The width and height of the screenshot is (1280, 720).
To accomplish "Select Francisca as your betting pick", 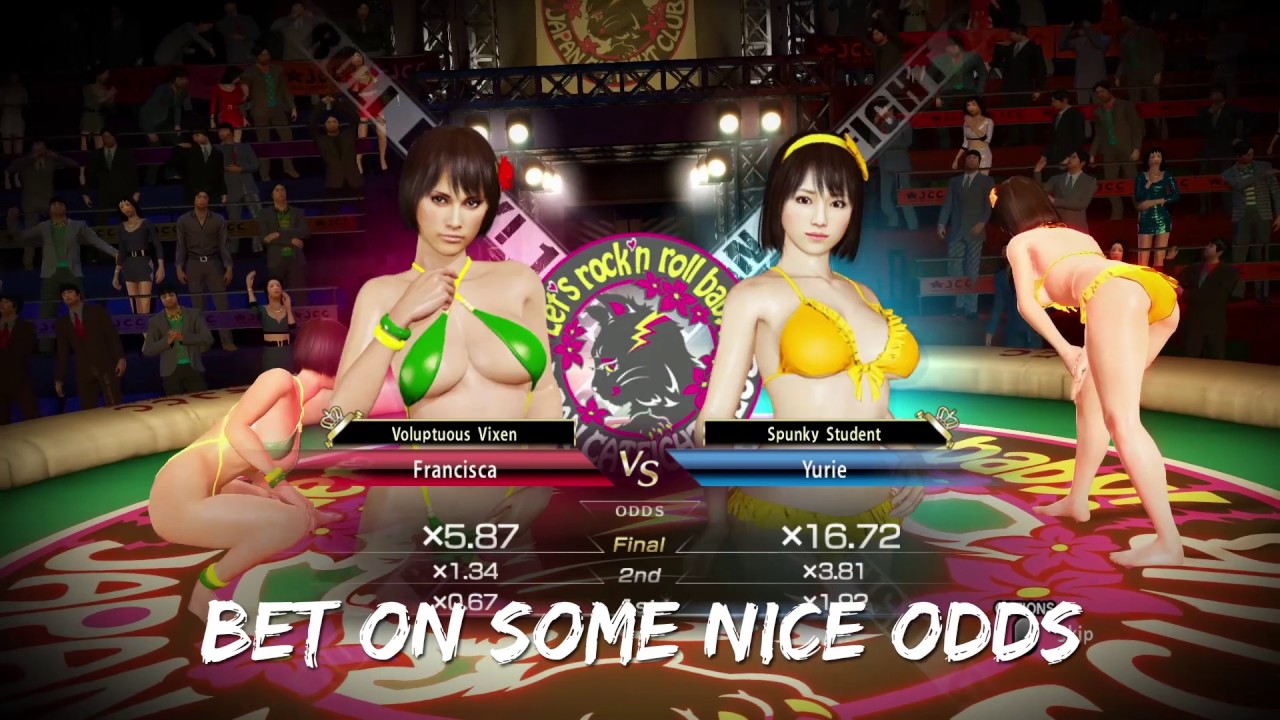I will coord(455,469).
